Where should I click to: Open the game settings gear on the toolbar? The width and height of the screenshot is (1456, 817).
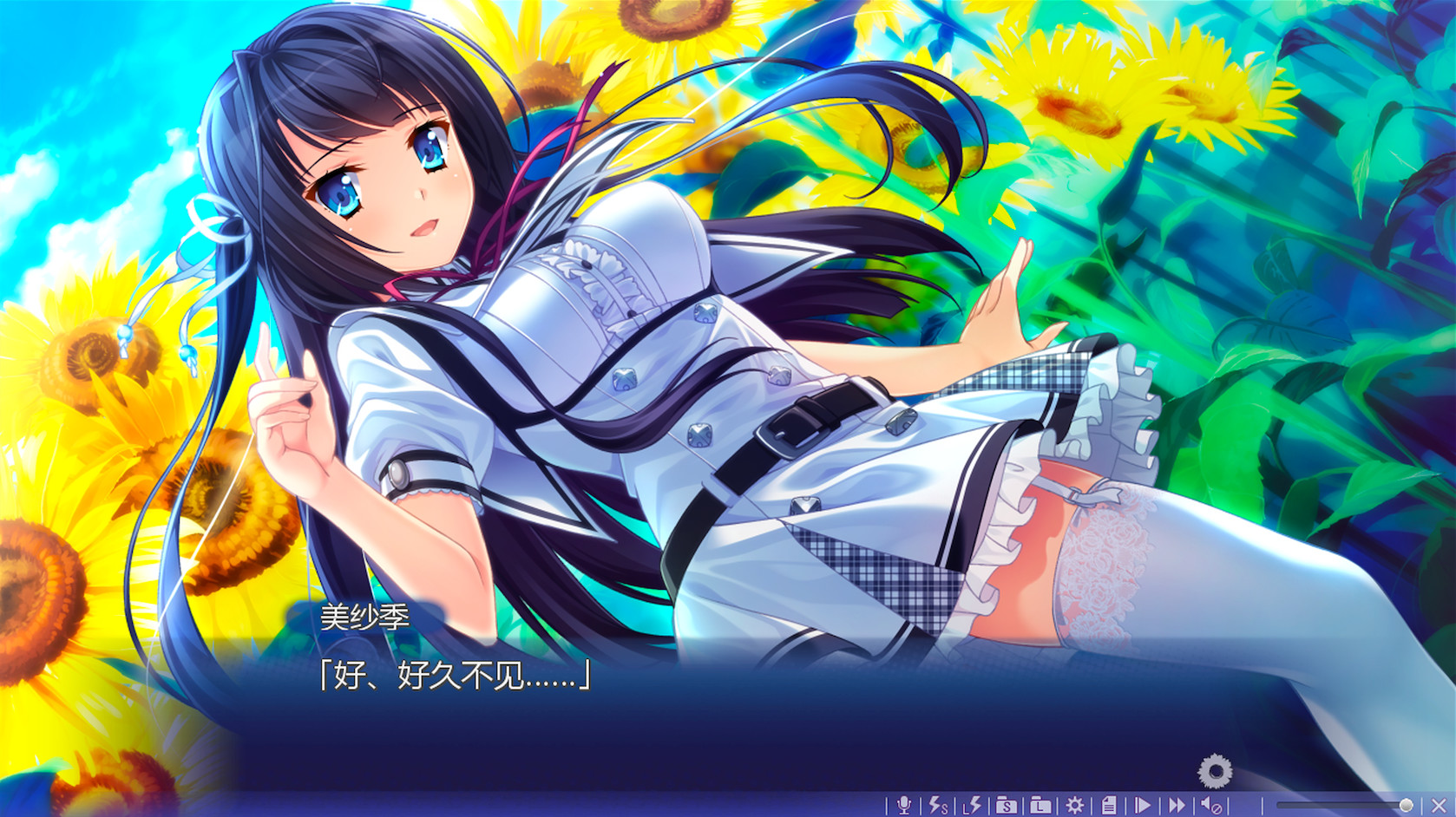click(x=1073, y=804)
